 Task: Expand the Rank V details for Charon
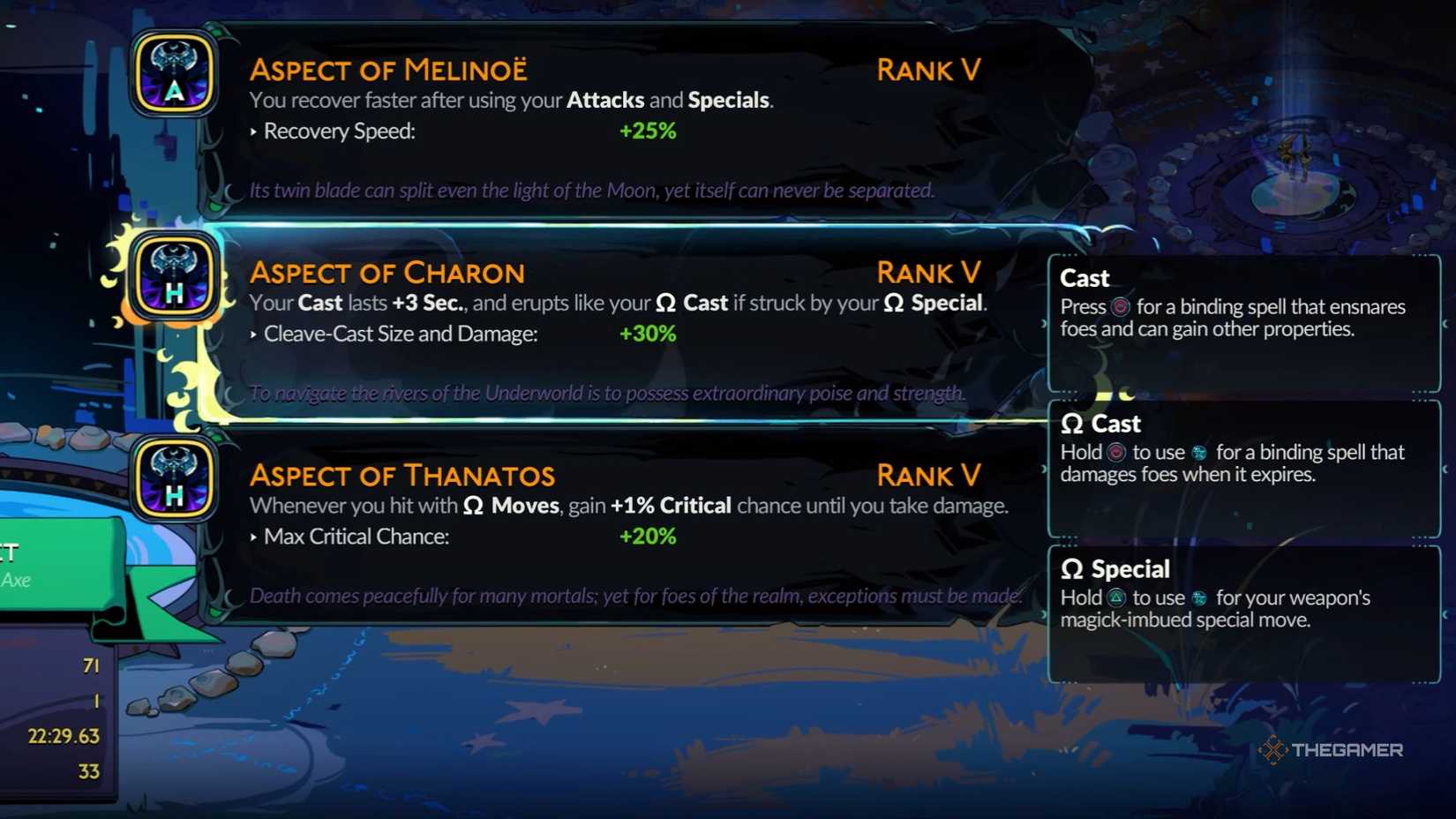[928, 272]
